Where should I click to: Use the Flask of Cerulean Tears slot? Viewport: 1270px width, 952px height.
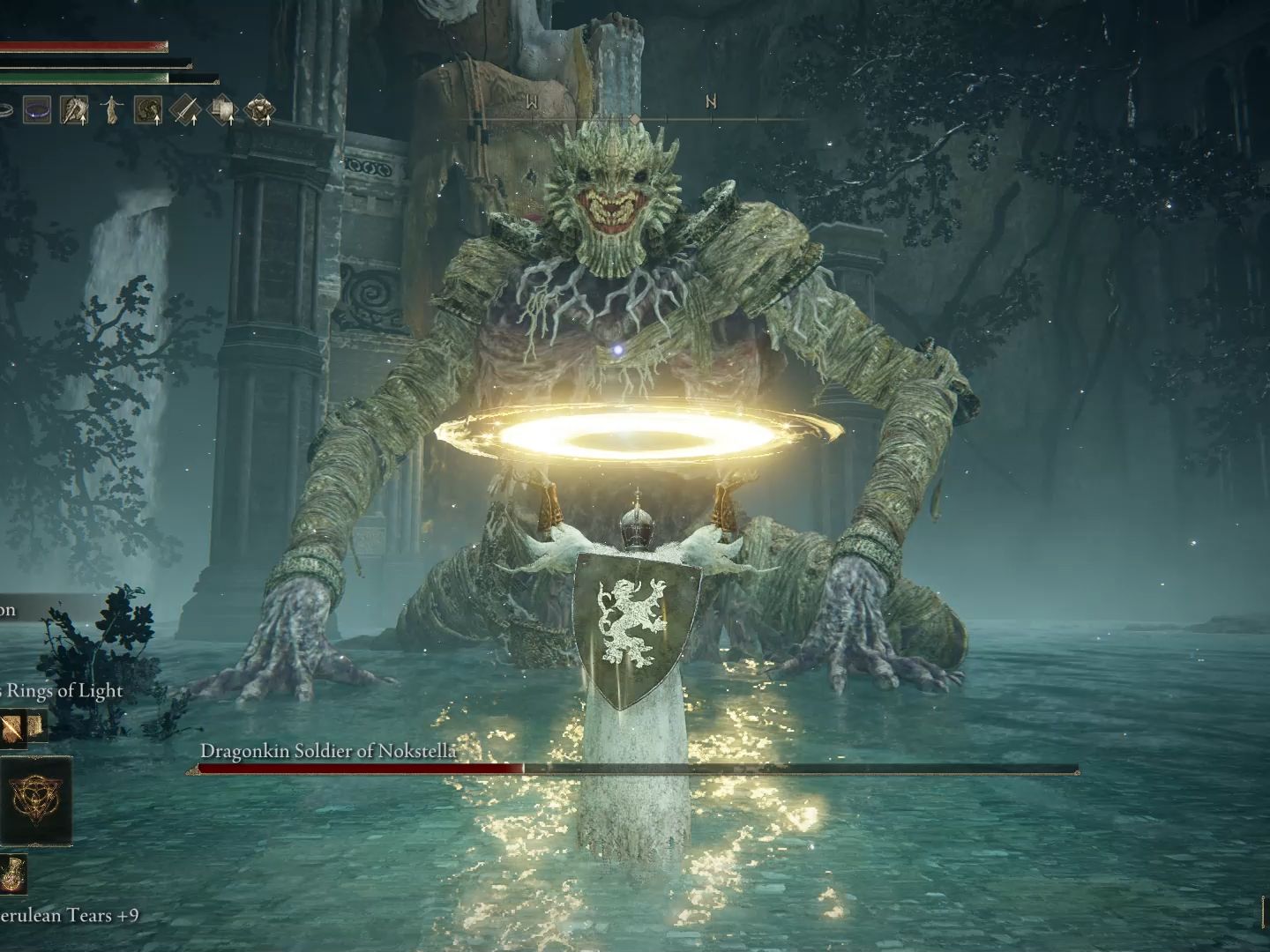[x=14, y=874]
